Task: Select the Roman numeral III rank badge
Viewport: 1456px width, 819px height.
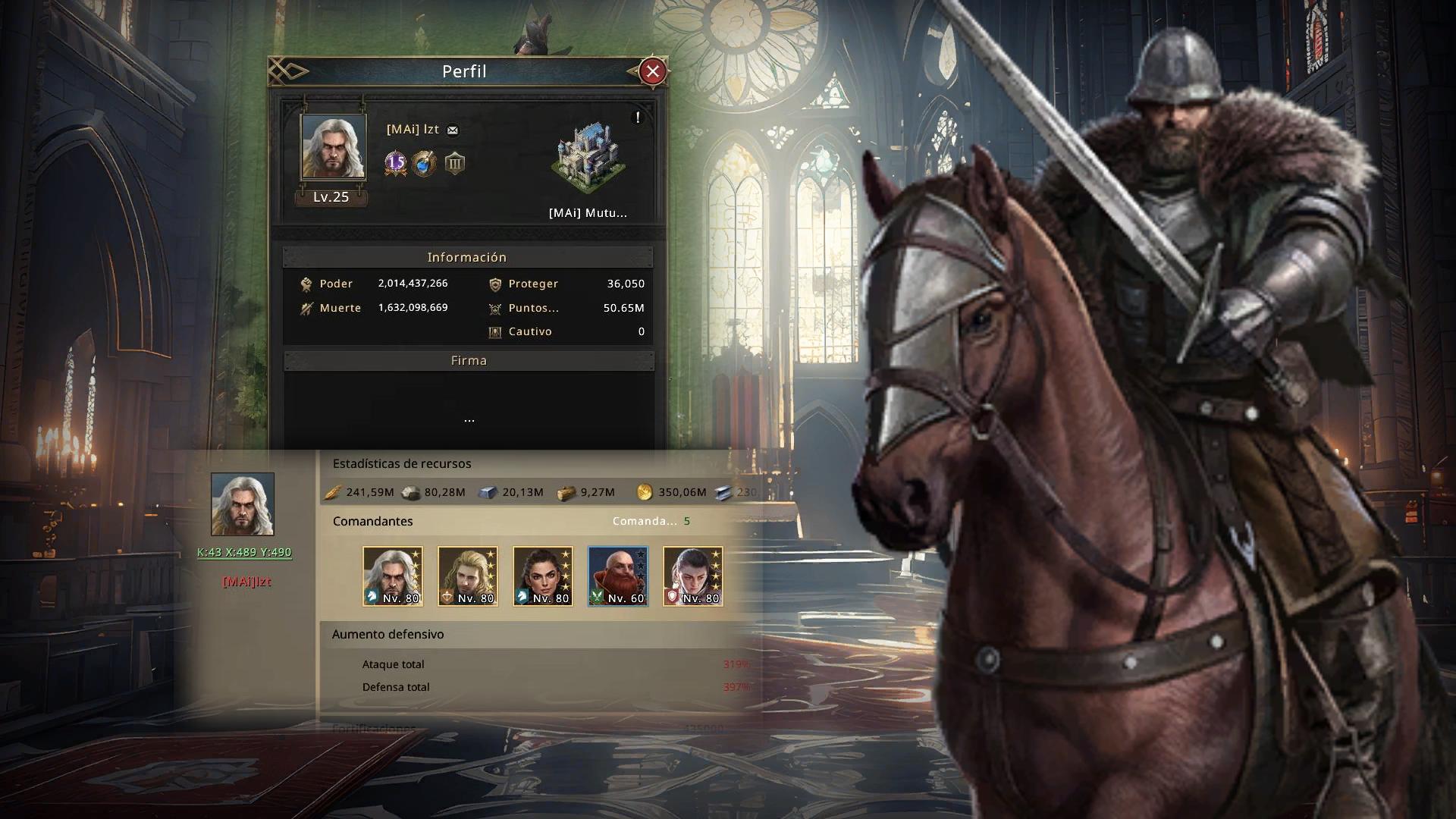Action: [x=454, y=163]
